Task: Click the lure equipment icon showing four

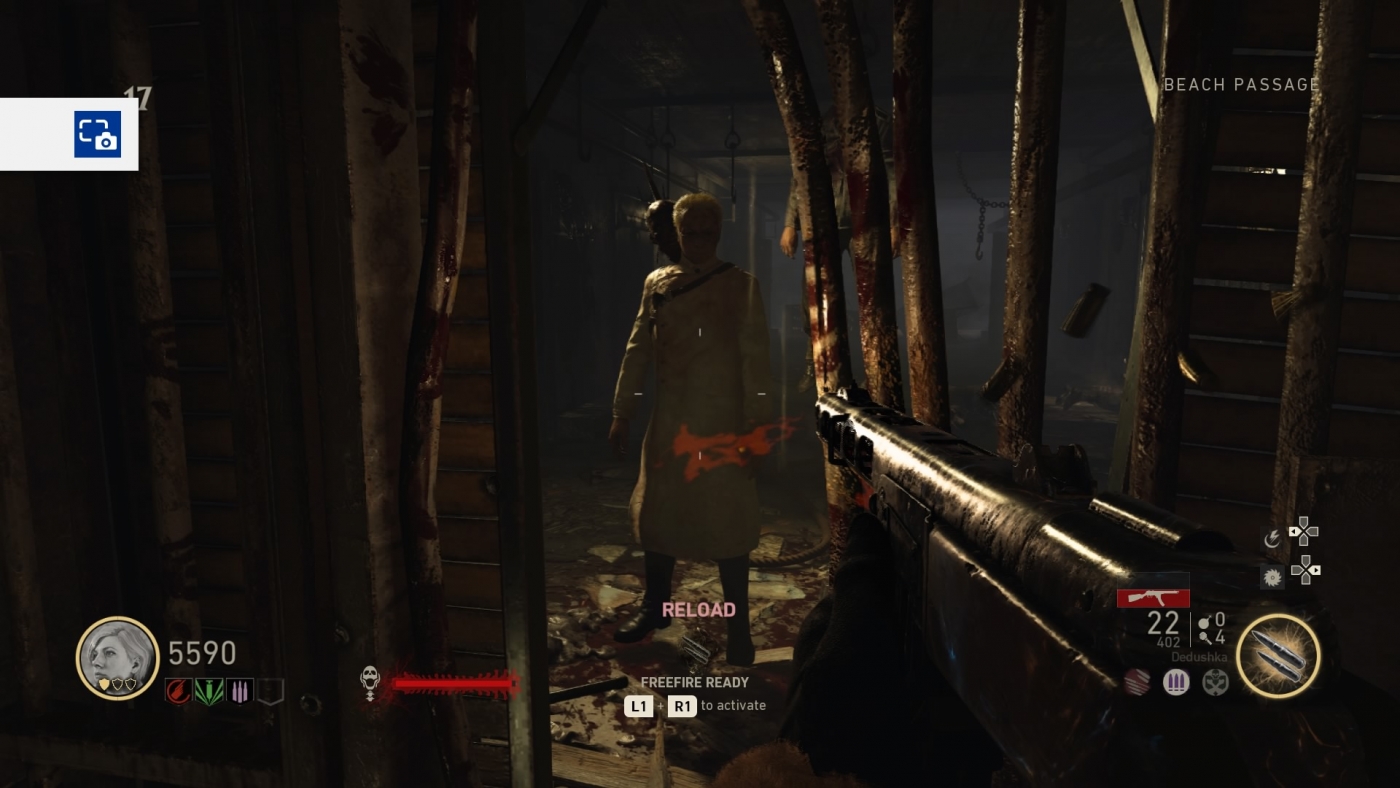Action: (1207, 638)
